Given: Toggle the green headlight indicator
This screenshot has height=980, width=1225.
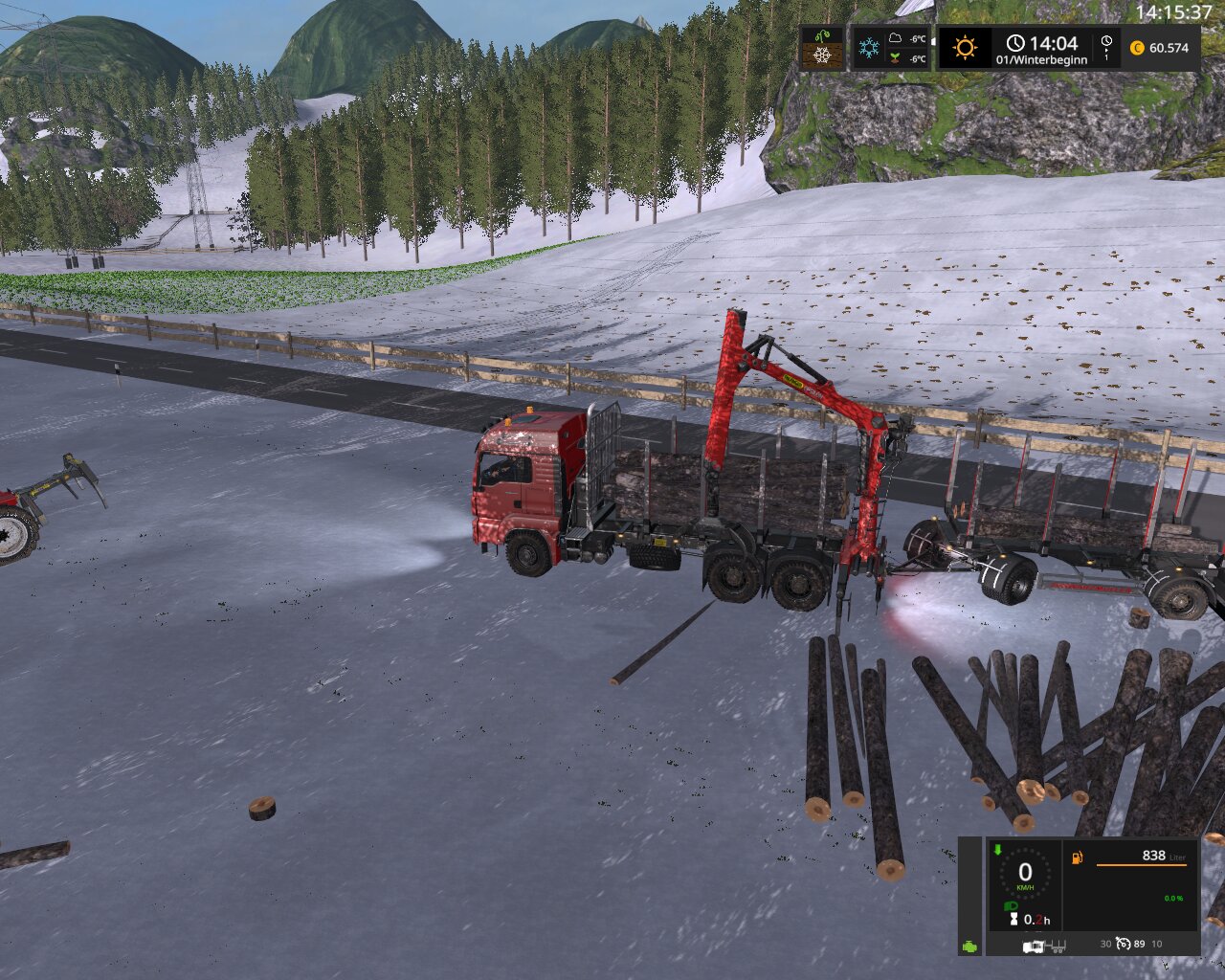Looking at the screenshot, I should coord(1009,906).
